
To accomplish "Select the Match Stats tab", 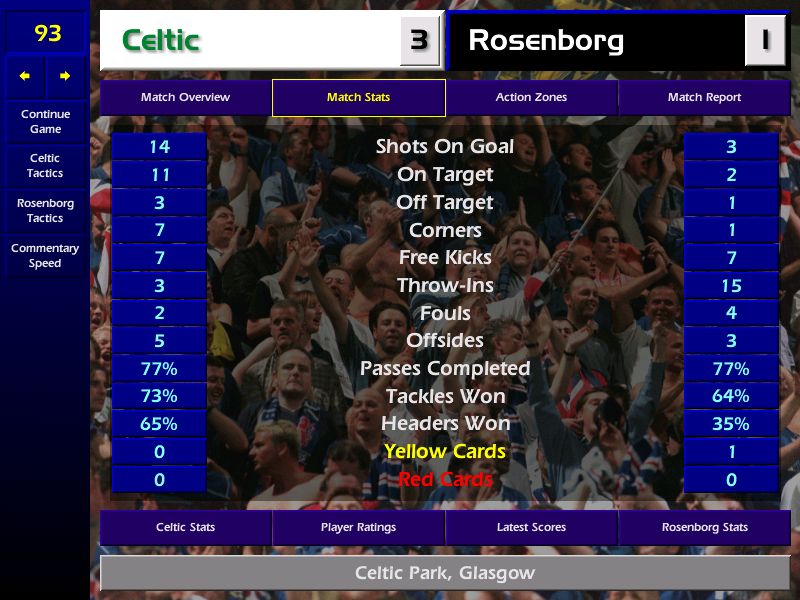I will click(358, 98).
